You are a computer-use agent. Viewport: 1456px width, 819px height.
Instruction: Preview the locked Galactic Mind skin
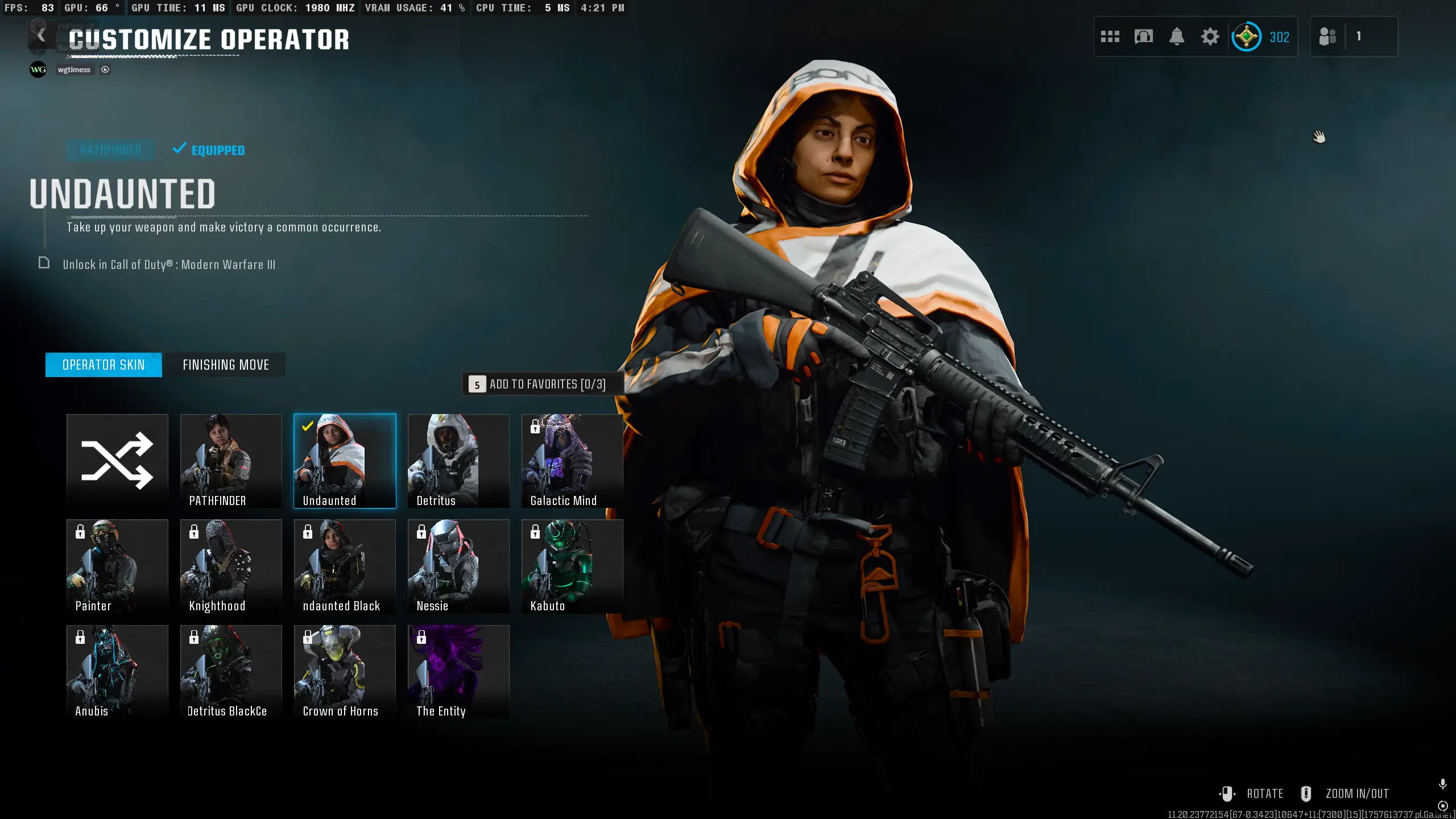[572, 461]
